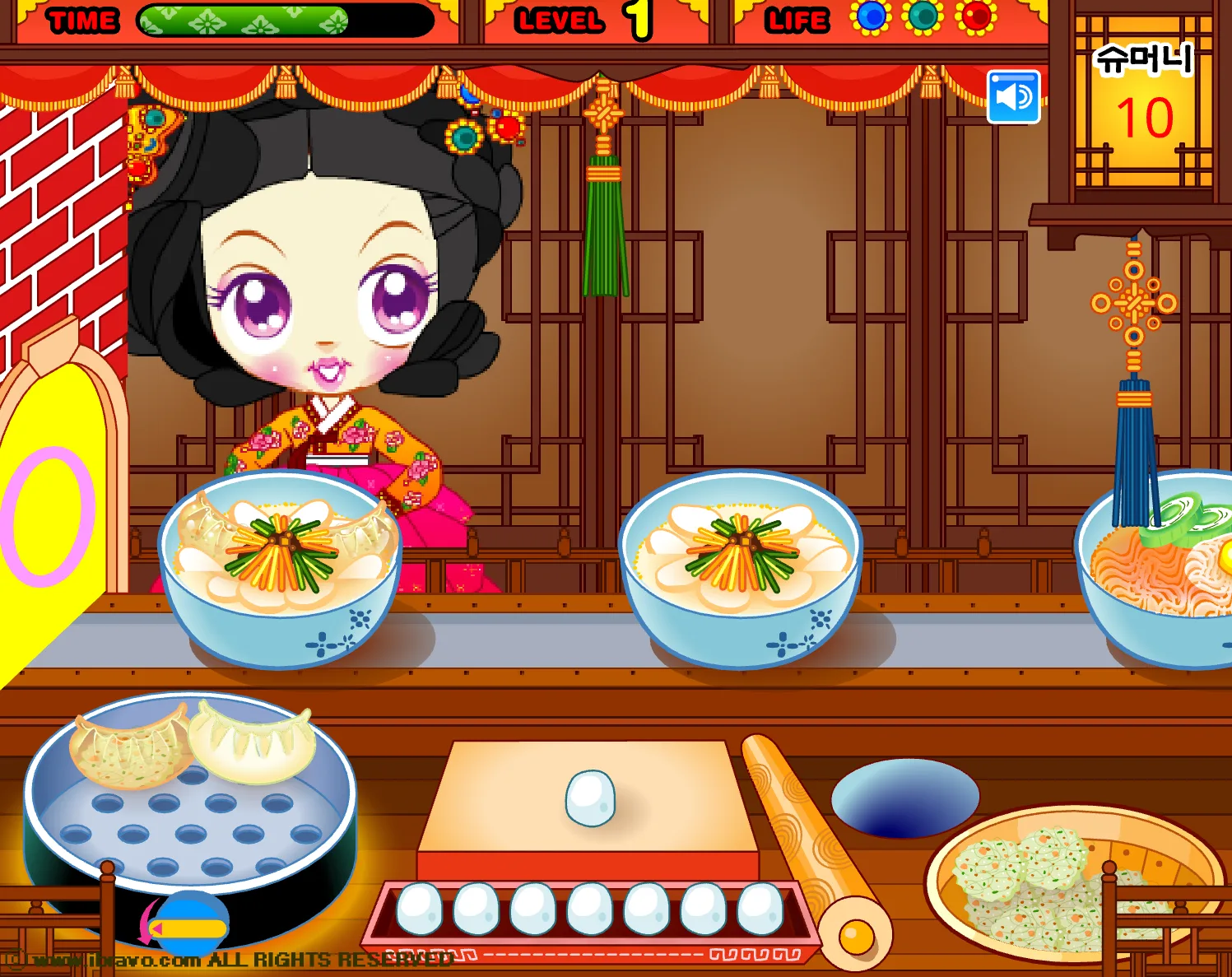Toggle the speaker icon off

point(1013,96)
